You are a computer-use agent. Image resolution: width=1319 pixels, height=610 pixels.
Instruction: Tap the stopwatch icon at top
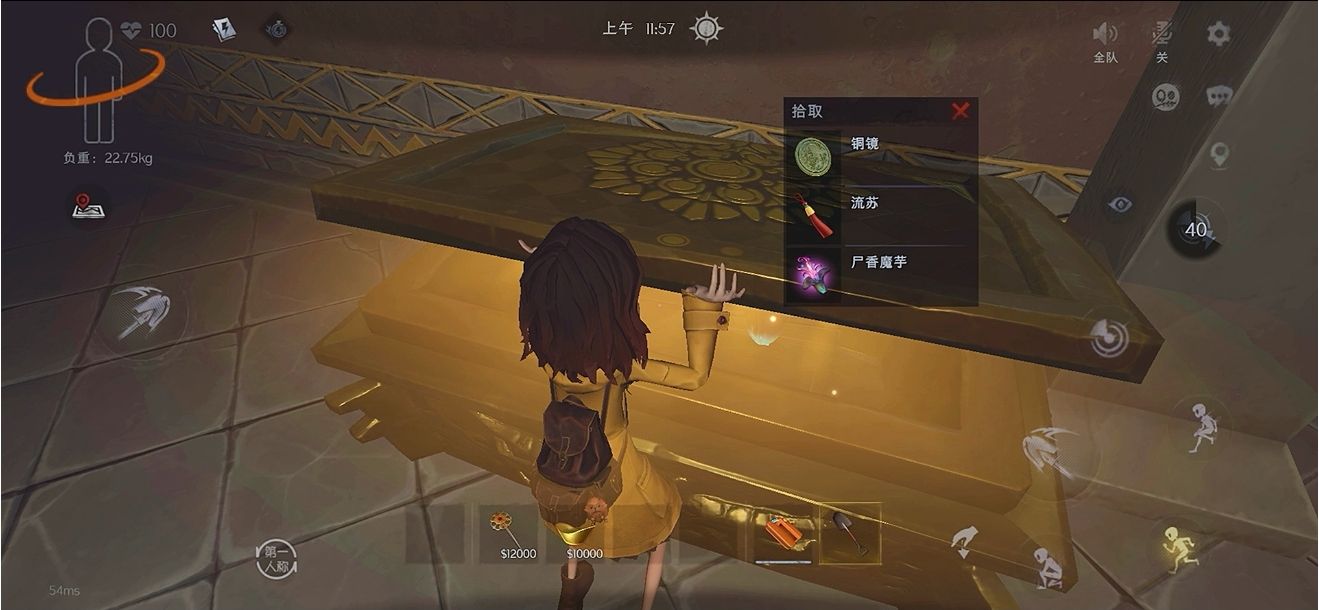click(277, 30)
